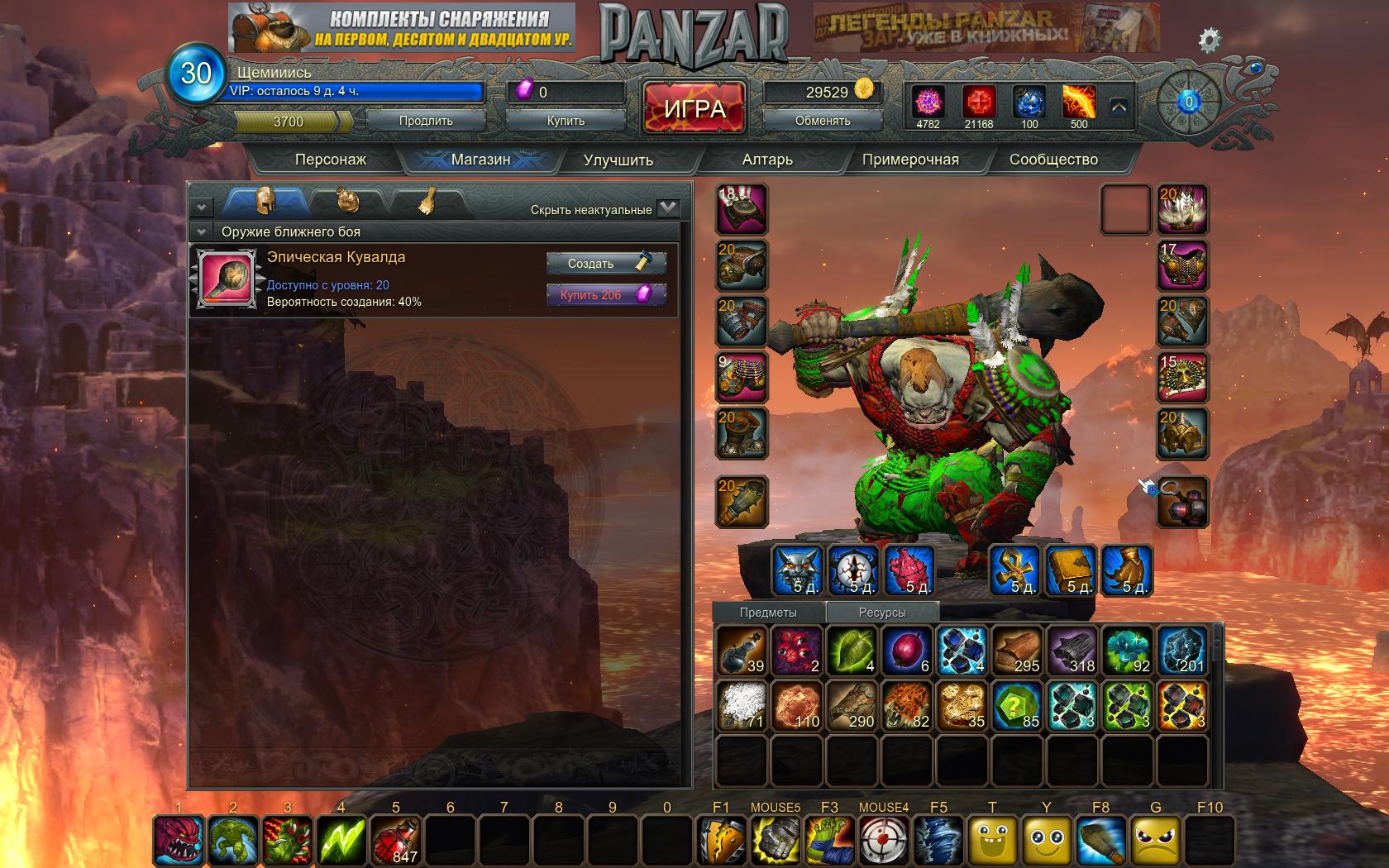Open settings via the gear icon
This screenshot has height=868, width=1389.
(1209, 40)
